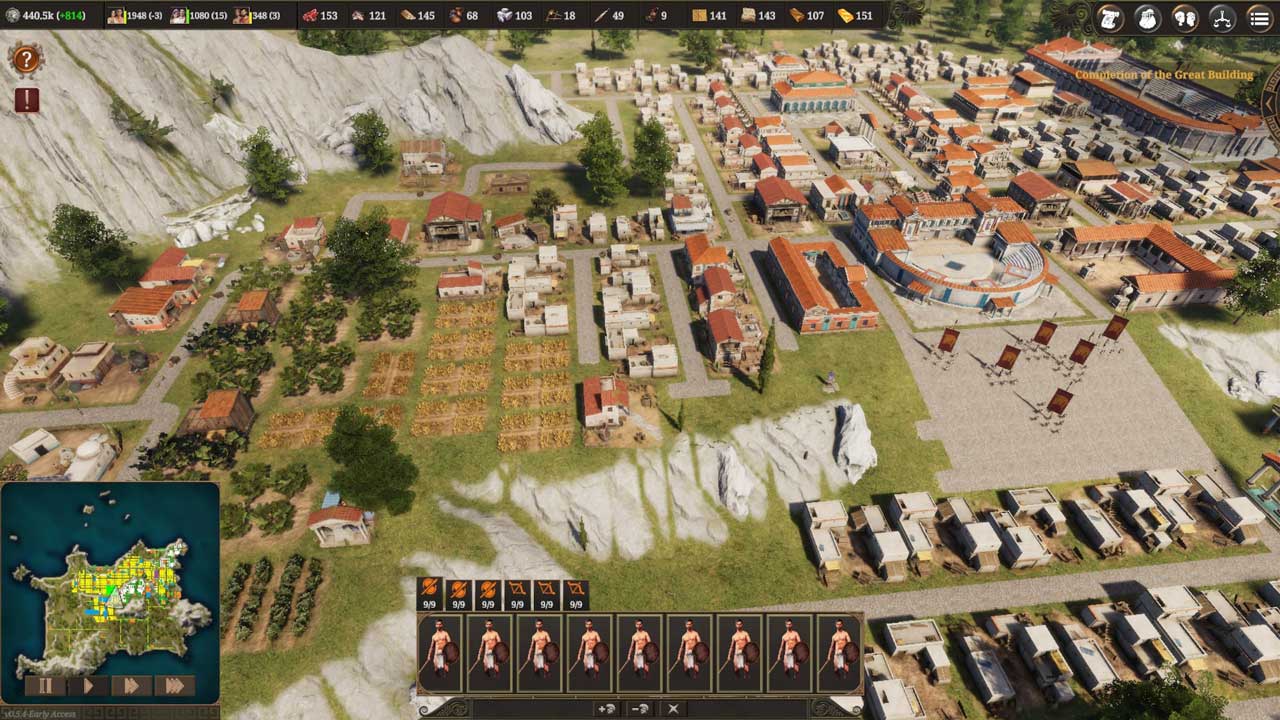The height and width of the screenshot is (720, 1280).
Task: Open the balance scales icon
Action: [1222, 17]
